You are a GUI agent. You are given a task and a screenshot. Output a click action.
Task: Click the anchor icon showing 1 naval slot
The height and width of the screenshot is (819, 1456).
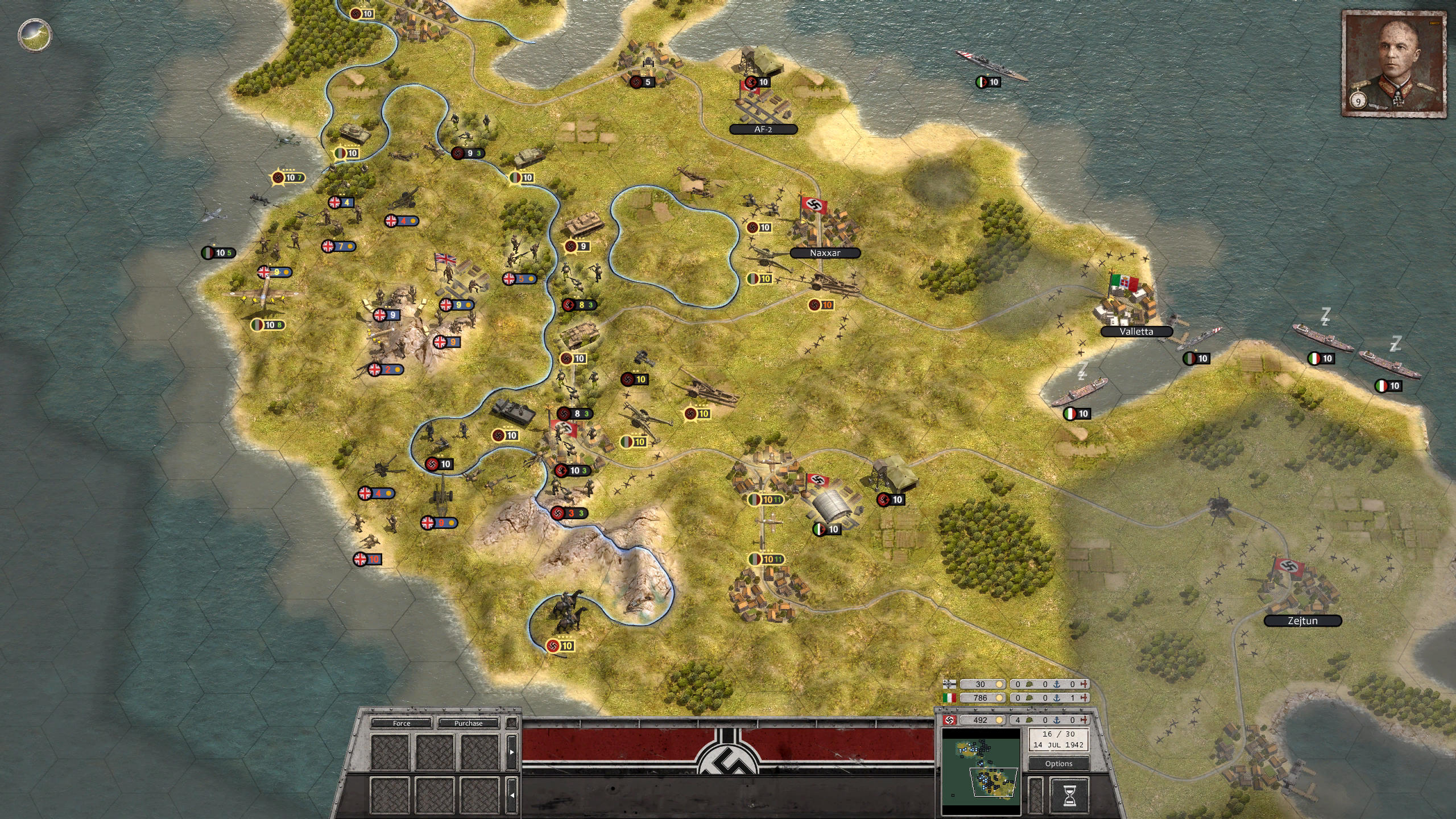1057,698
